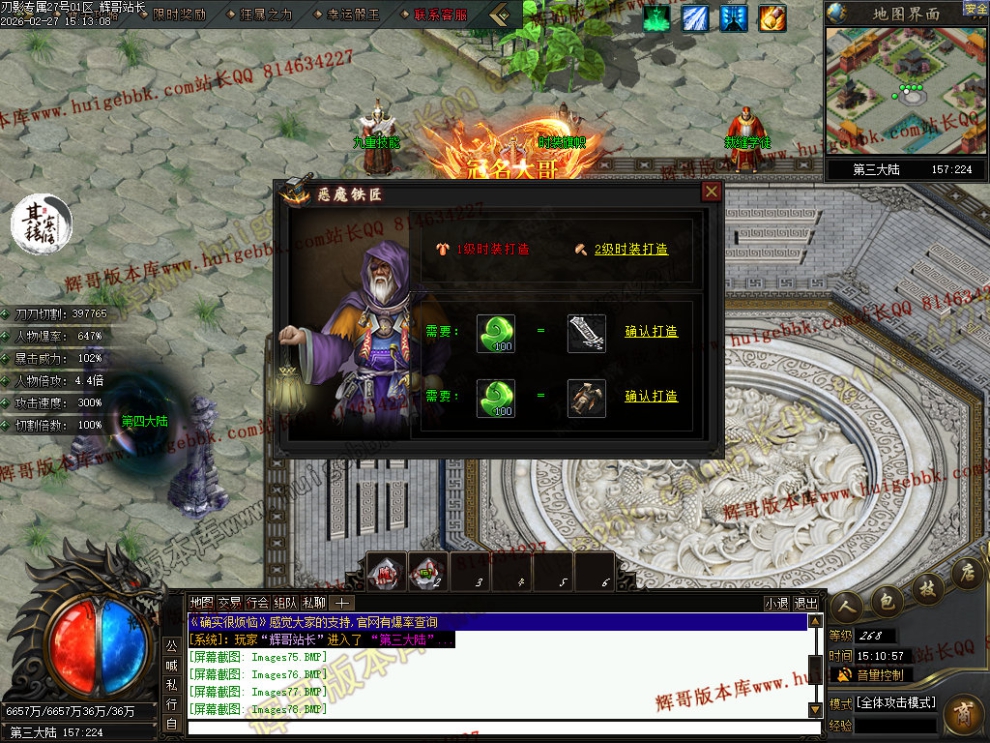Open the 地图界面 map interface
This screenshot has width=990, height=743.
pos(905,13)
